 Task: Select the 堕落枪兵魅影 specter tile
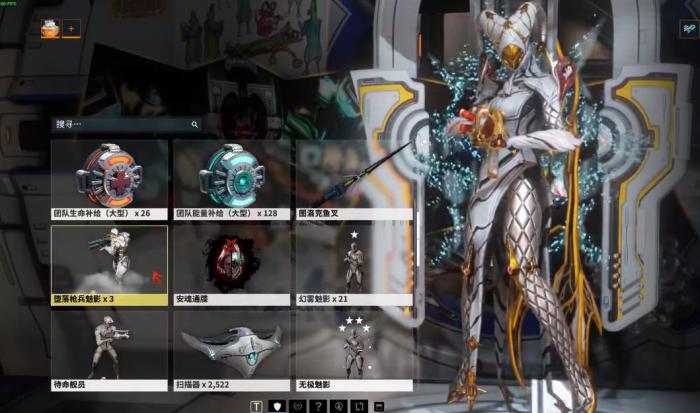(x=109, y=263)
